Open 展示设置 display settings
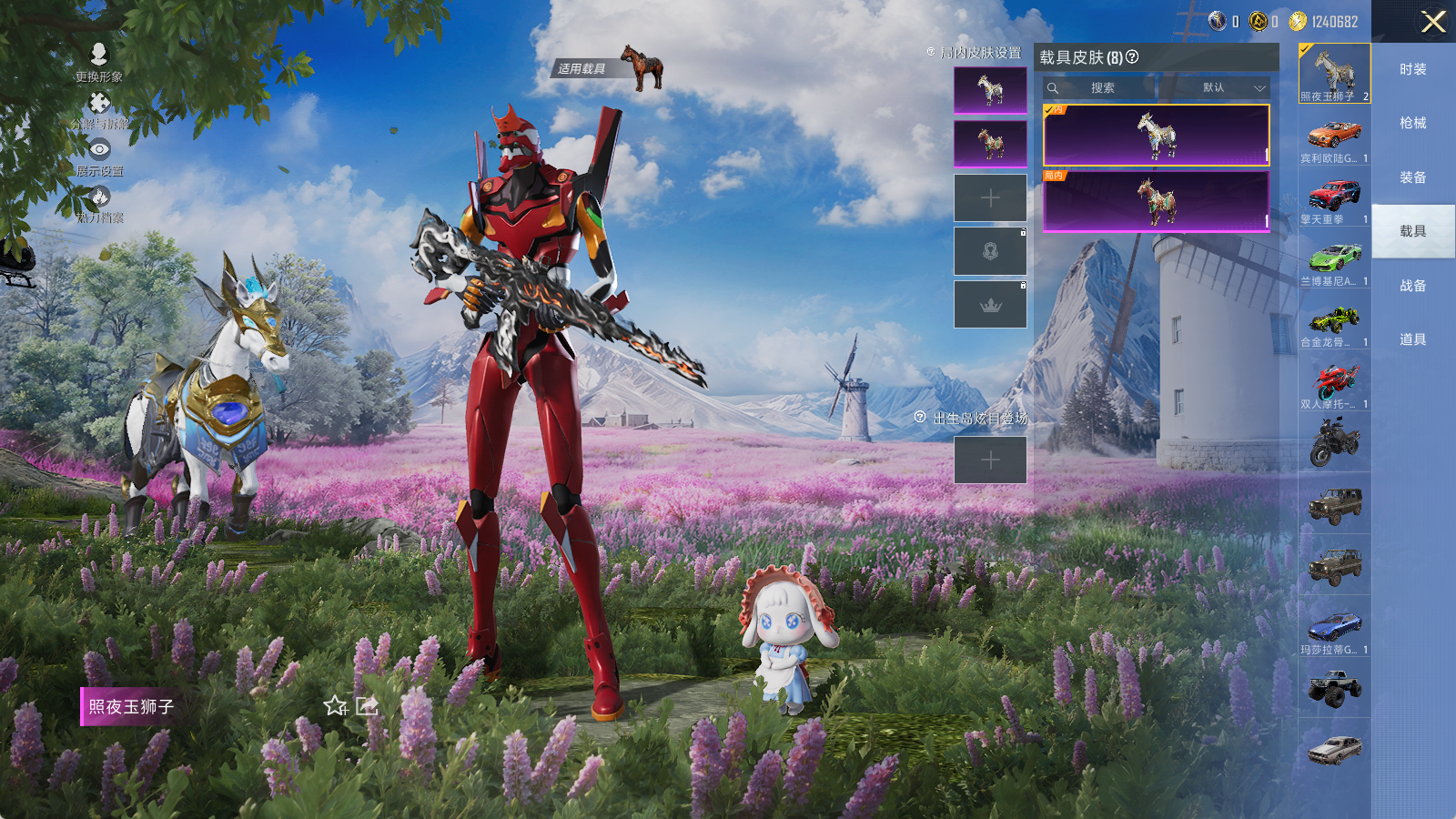Screen dimensions: 1456x819 tap(99, 157)
